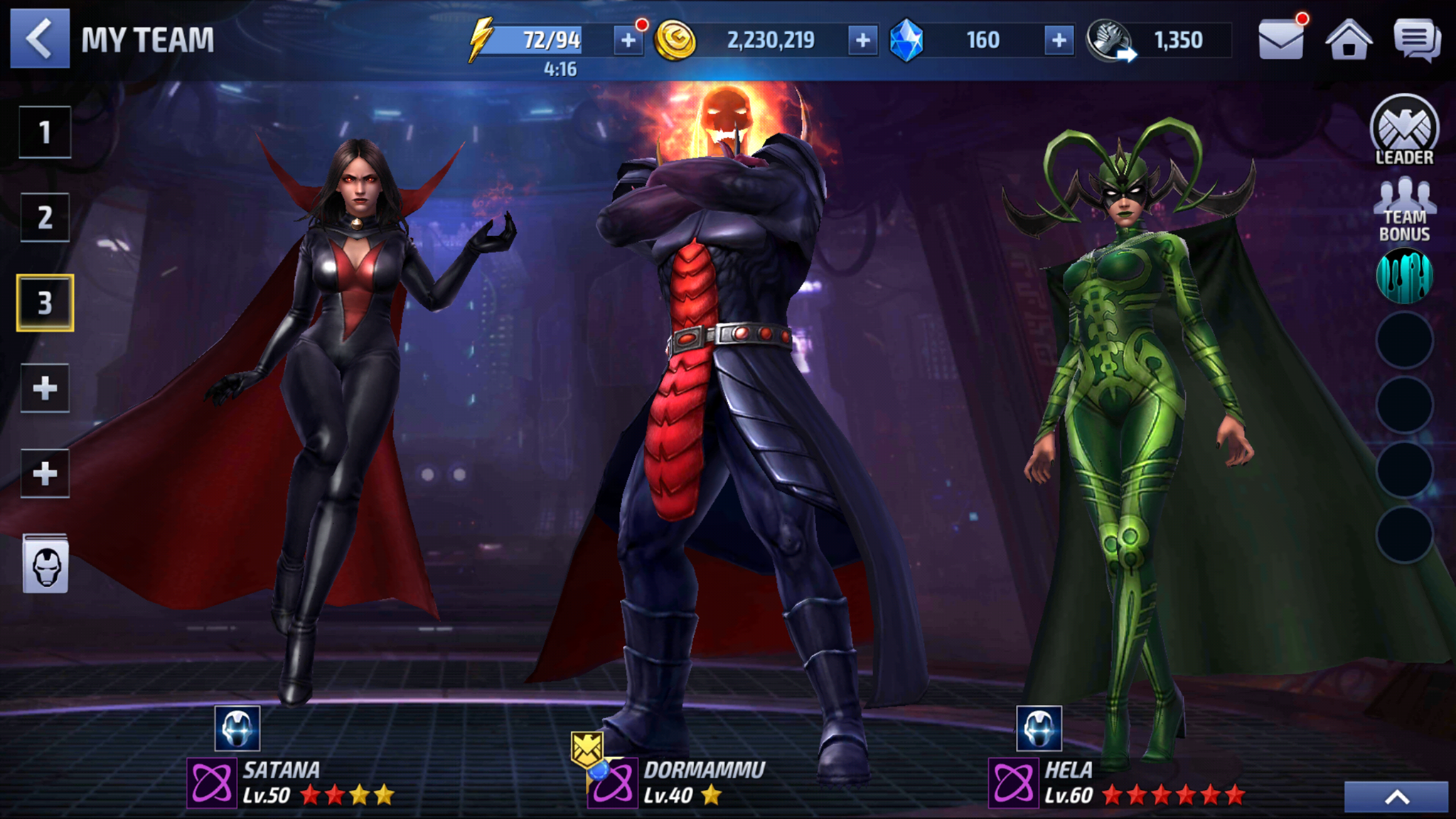Add a new team with the upper plus slot
Image resolution: width=1456 pixels, height=819 pixels.
(45, 387)
